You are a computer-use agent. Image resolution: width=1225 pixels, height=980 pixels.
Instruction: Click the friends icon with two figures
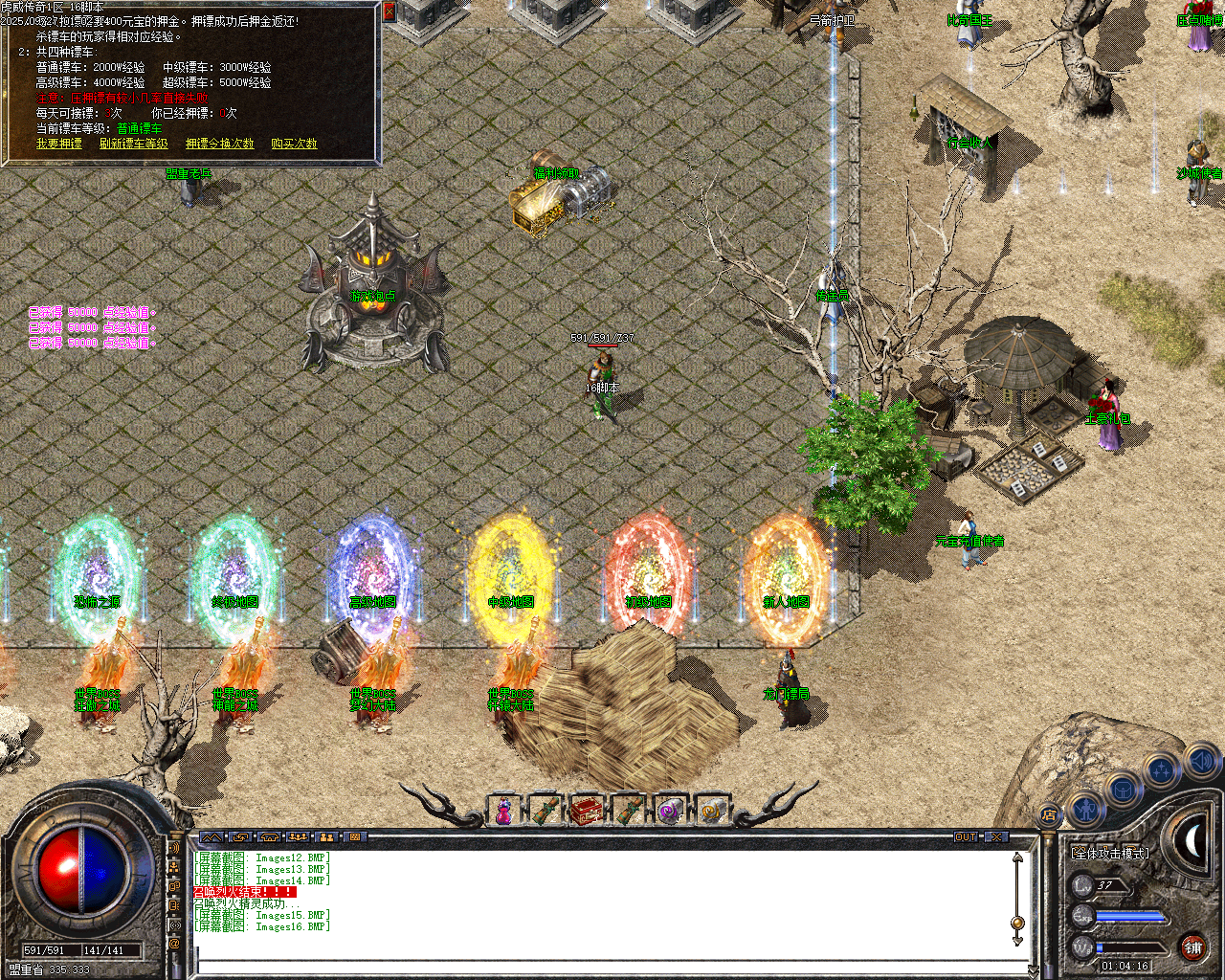point(325,836)
